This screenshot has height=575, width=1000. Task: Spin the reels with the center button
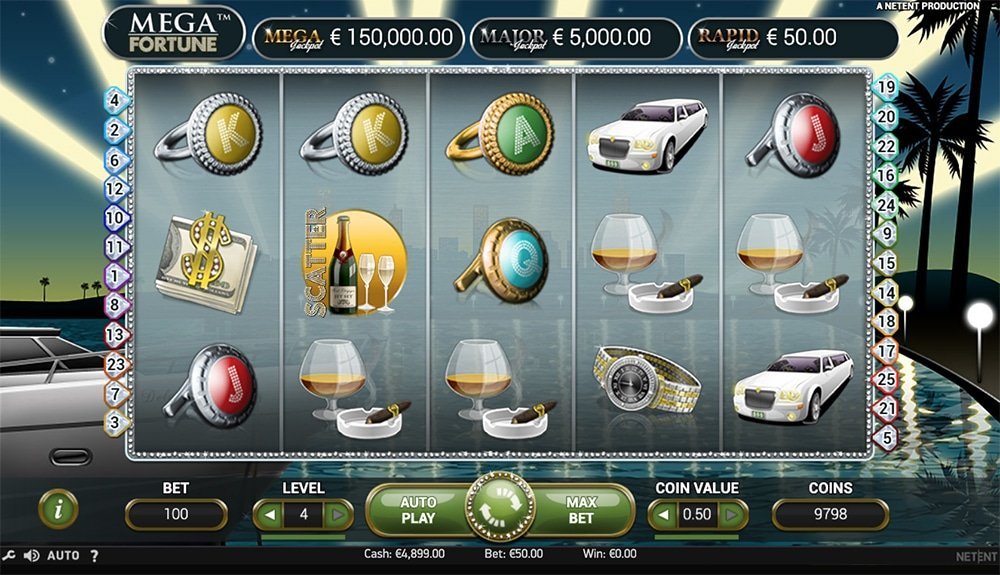point(500,511)
